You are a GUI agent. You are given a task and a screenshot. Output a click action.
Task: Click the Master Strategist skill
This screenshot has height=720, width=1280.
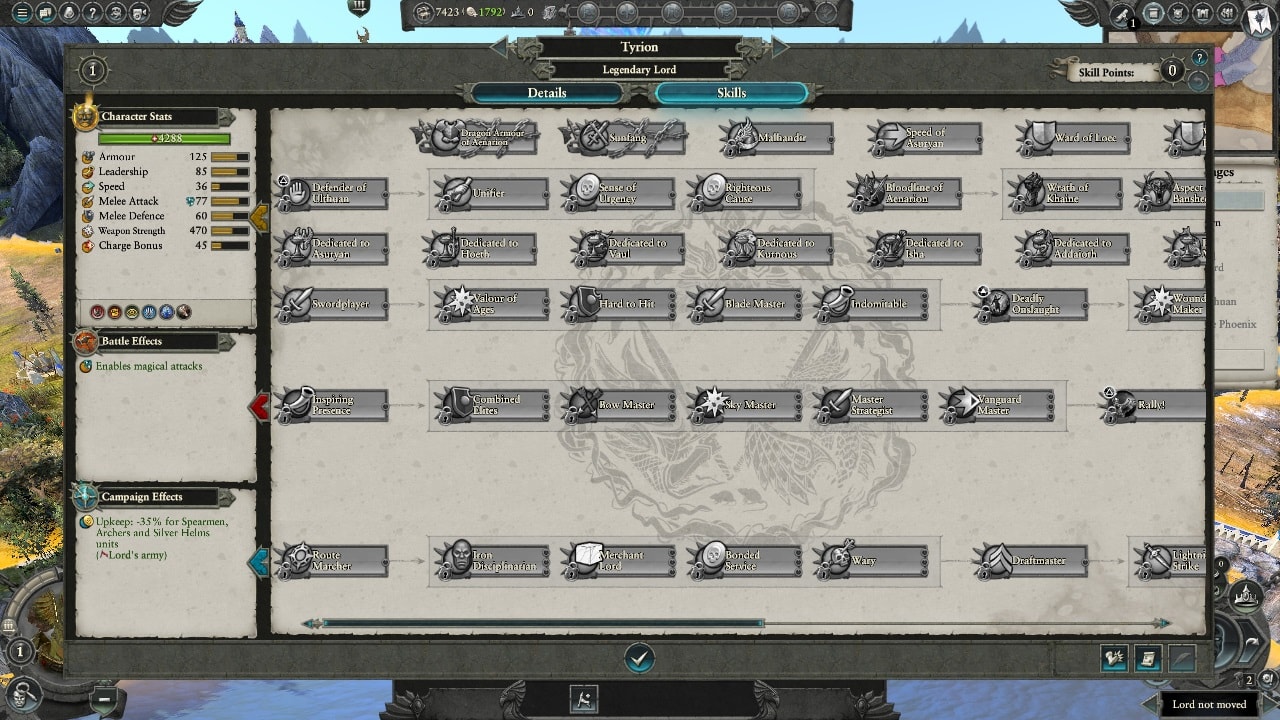(871, 405)
